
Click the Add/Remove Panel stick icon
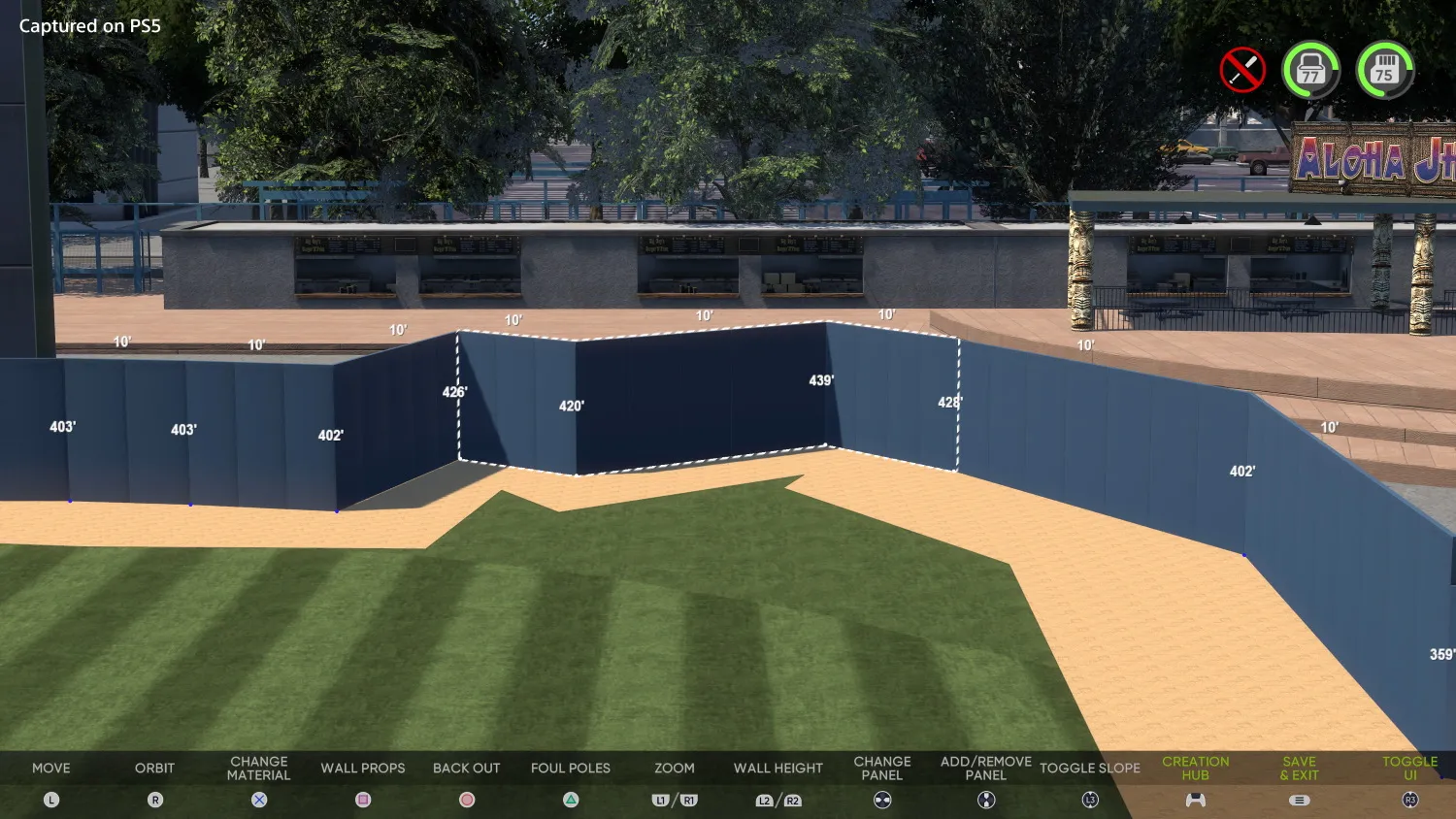(x=984, y=800)
